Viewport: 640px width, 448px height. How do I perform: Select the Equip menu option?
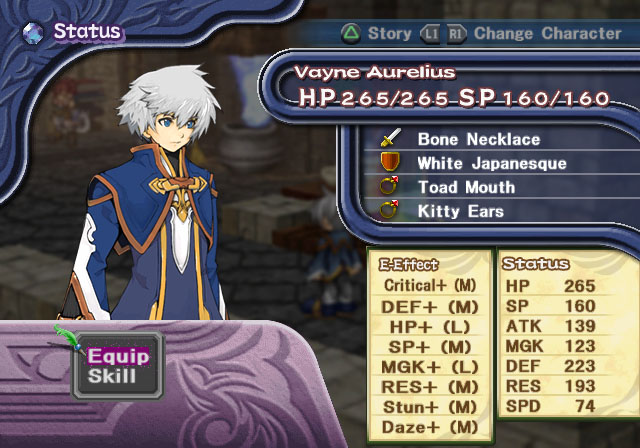tap(118, 357)
